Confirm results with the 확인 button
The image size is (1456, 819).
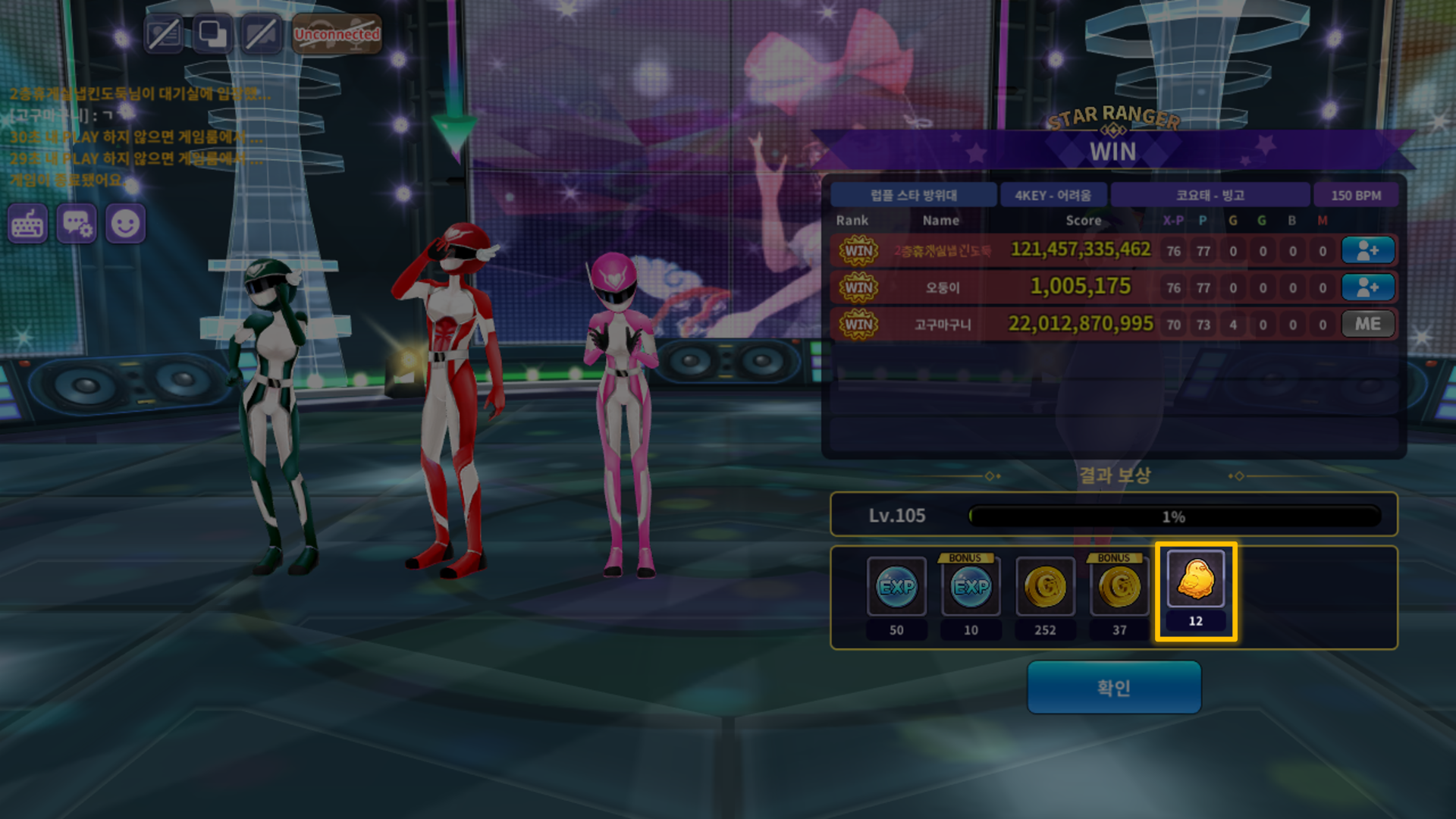[x=1113, y=687]
